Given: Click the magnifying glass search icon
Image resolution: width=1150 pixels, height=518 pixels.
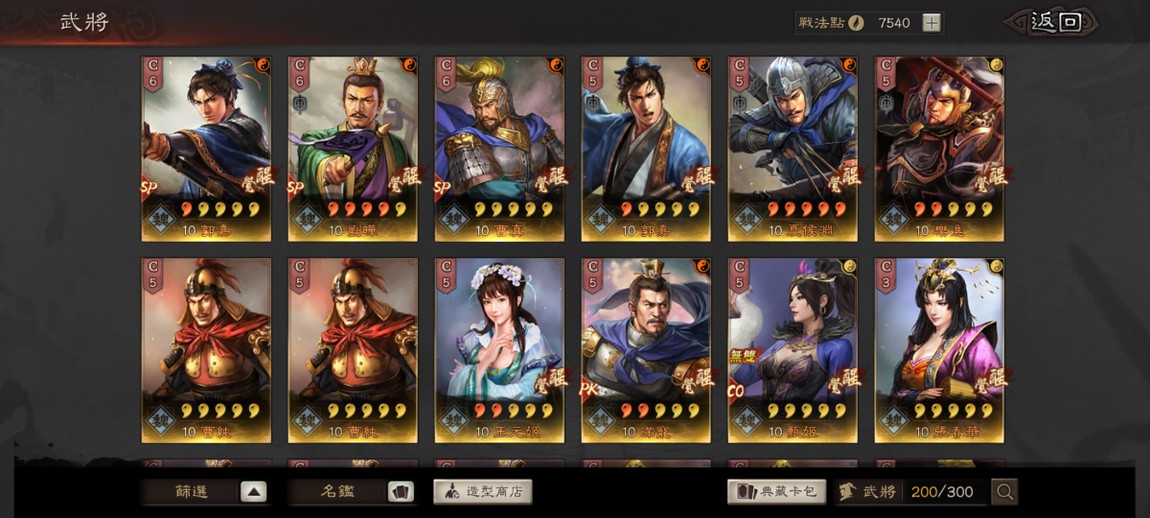Looking at the screenshot, I should click(1004, 491).
